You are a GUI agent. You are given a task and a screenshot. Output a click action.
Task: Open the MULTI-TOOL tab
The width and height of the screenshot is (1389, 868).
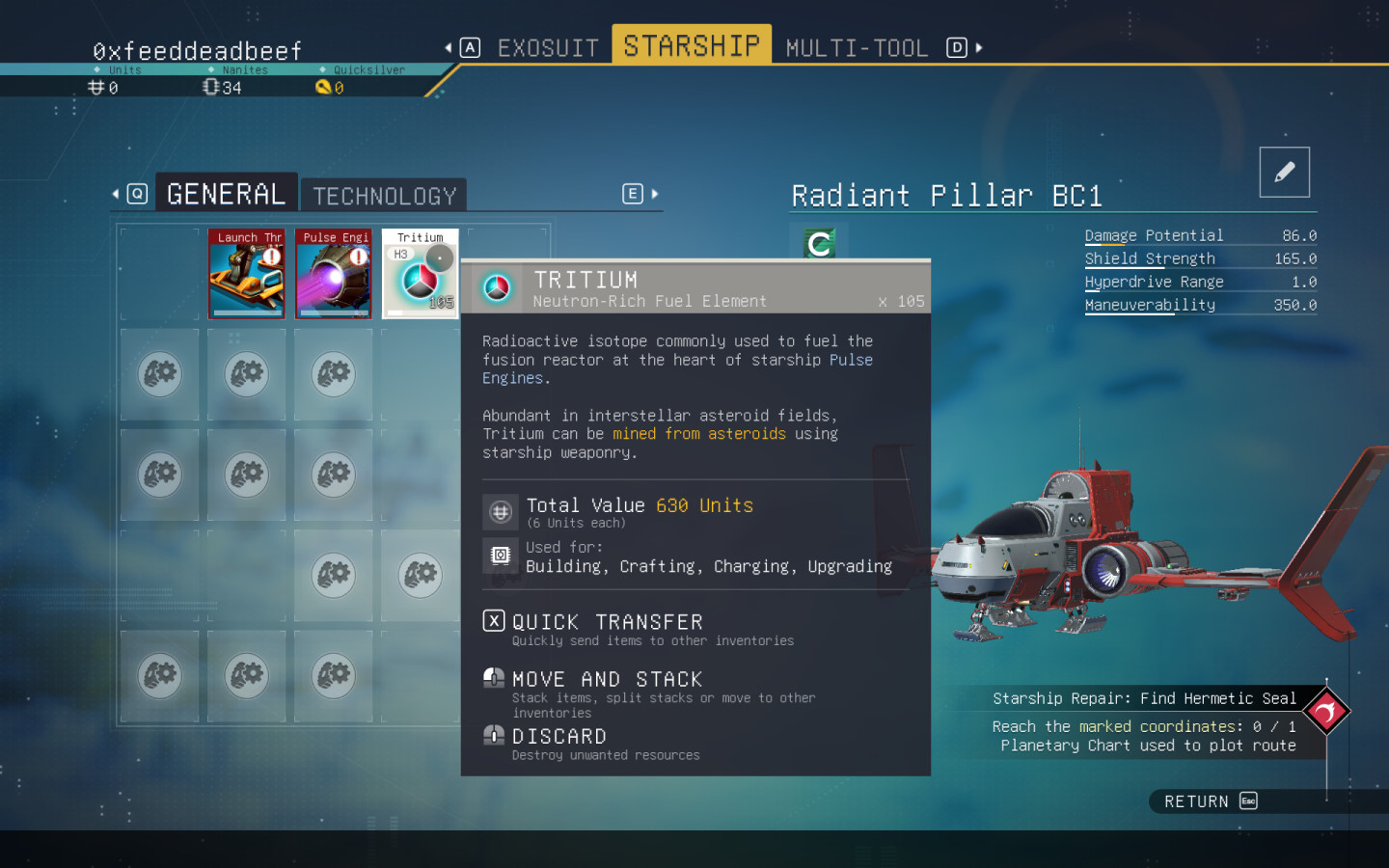pyautogui.click(x=856, y=46)
